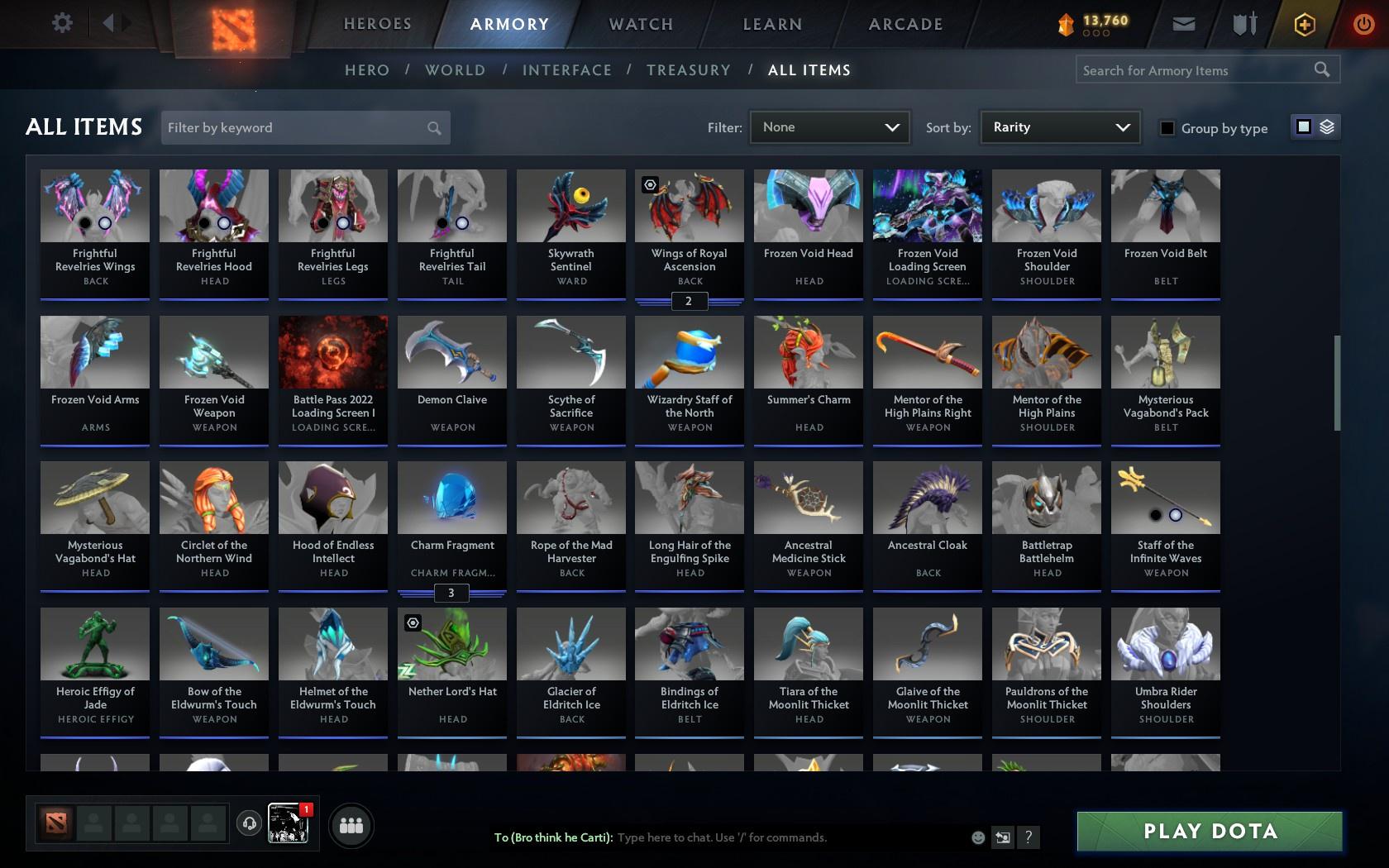Expand the back navigation arrows near settings
Viewport: 1389px width, 868px height.
coord(115,22)
